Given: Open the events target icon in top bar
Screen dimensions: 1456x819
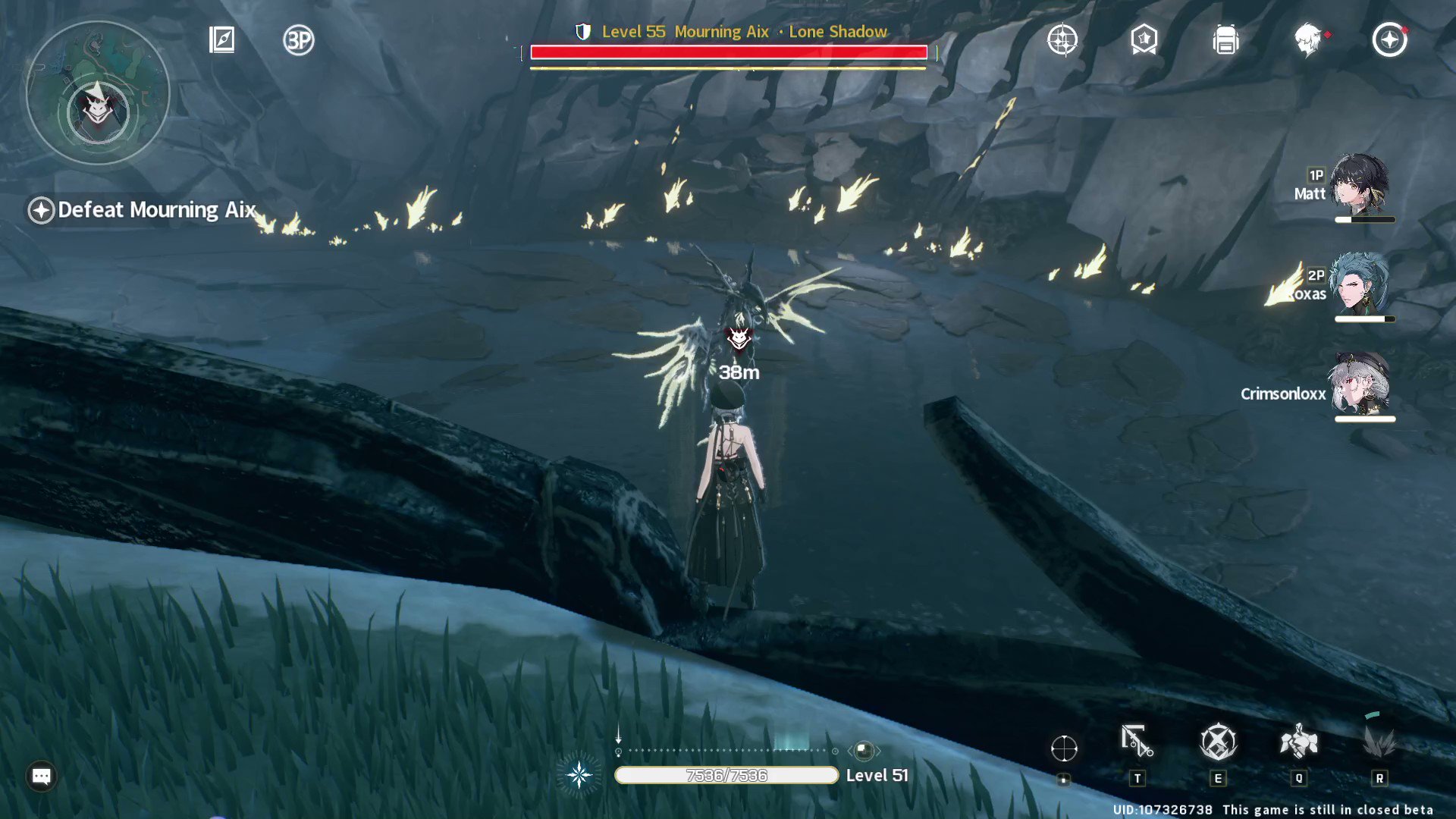Looking at the screenshot, I should pyautogui.click(x=1062, y=42).
